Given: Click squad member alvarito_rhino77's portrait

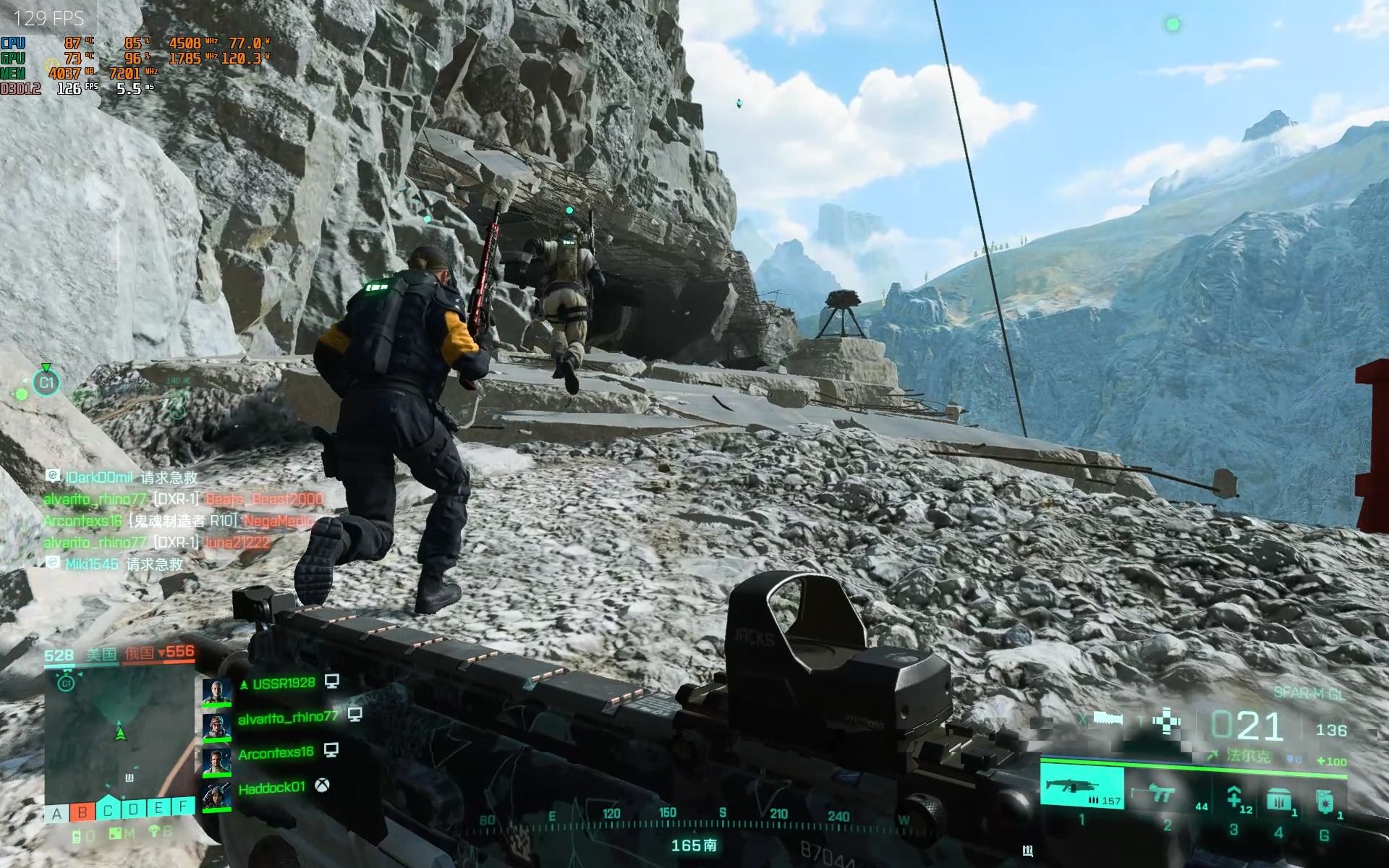Looking at the screenshot, I should [x=216, y=727].
